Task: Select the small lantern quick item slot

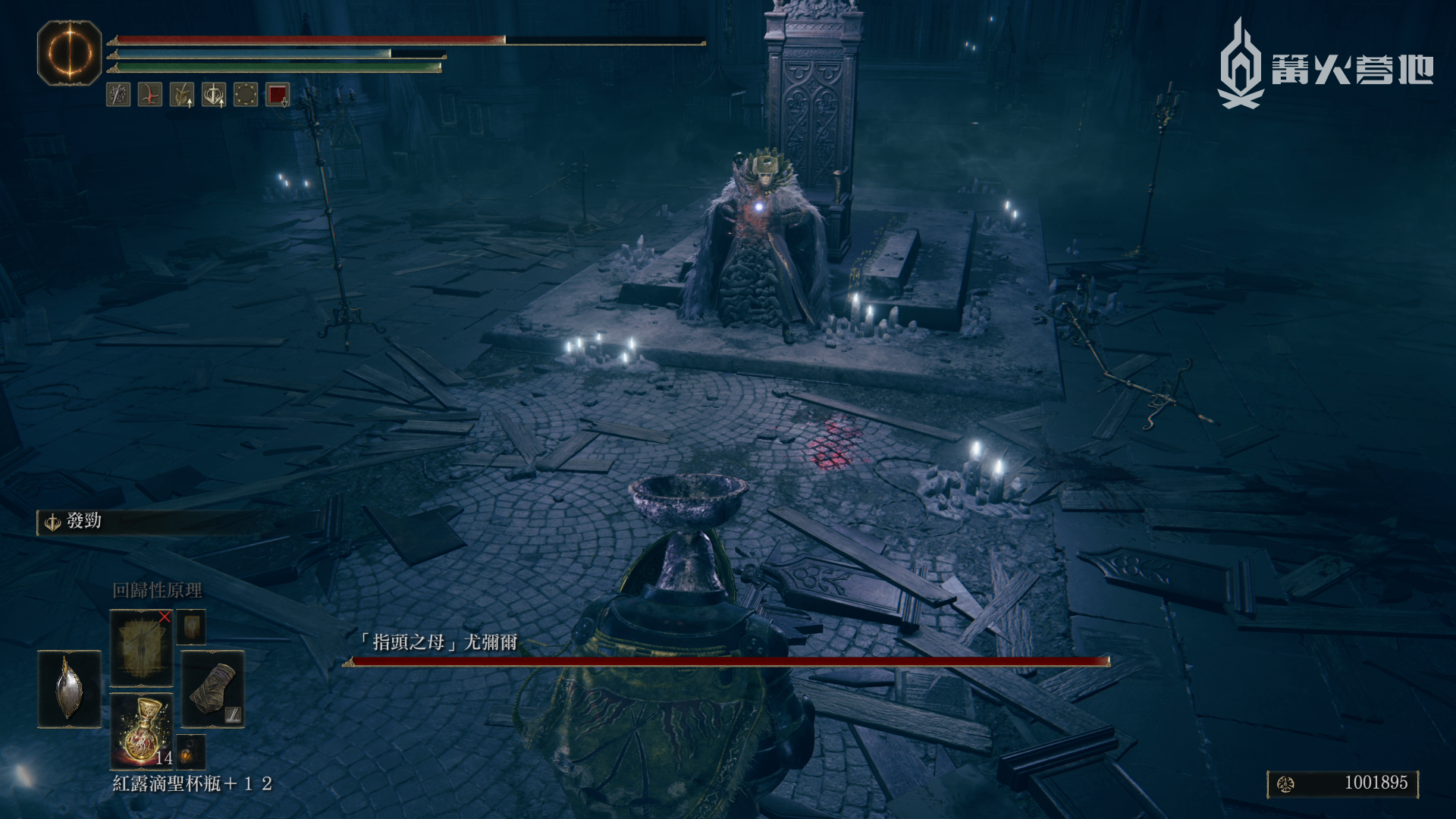Action: pos(191,751)
